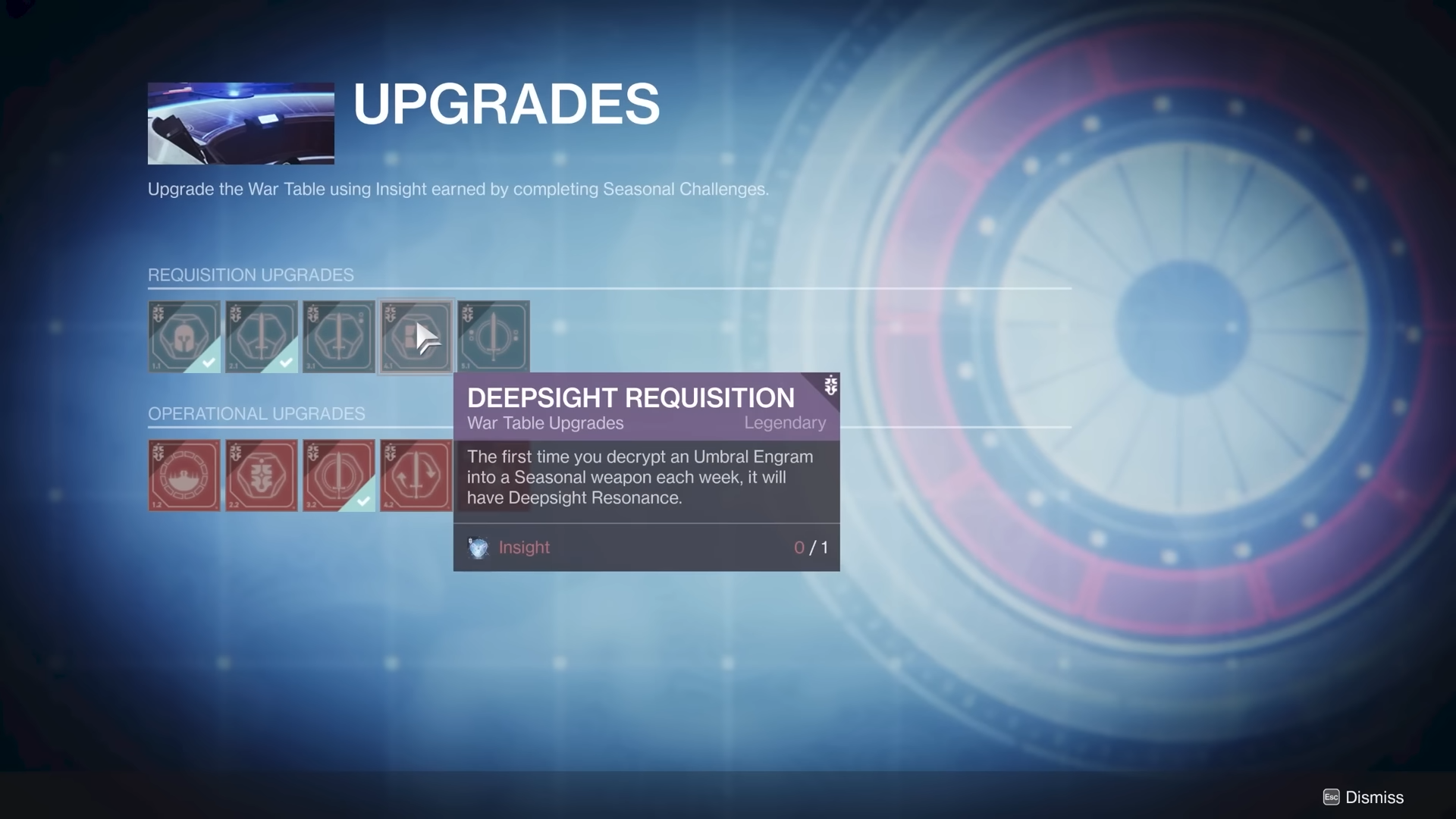Viewport: 1456px width, 819px height.
Task: Choose the unpurchased sword-engram requisition upgrade numbered 3.1
Action: pyautogui.click(x=339, y=337)
